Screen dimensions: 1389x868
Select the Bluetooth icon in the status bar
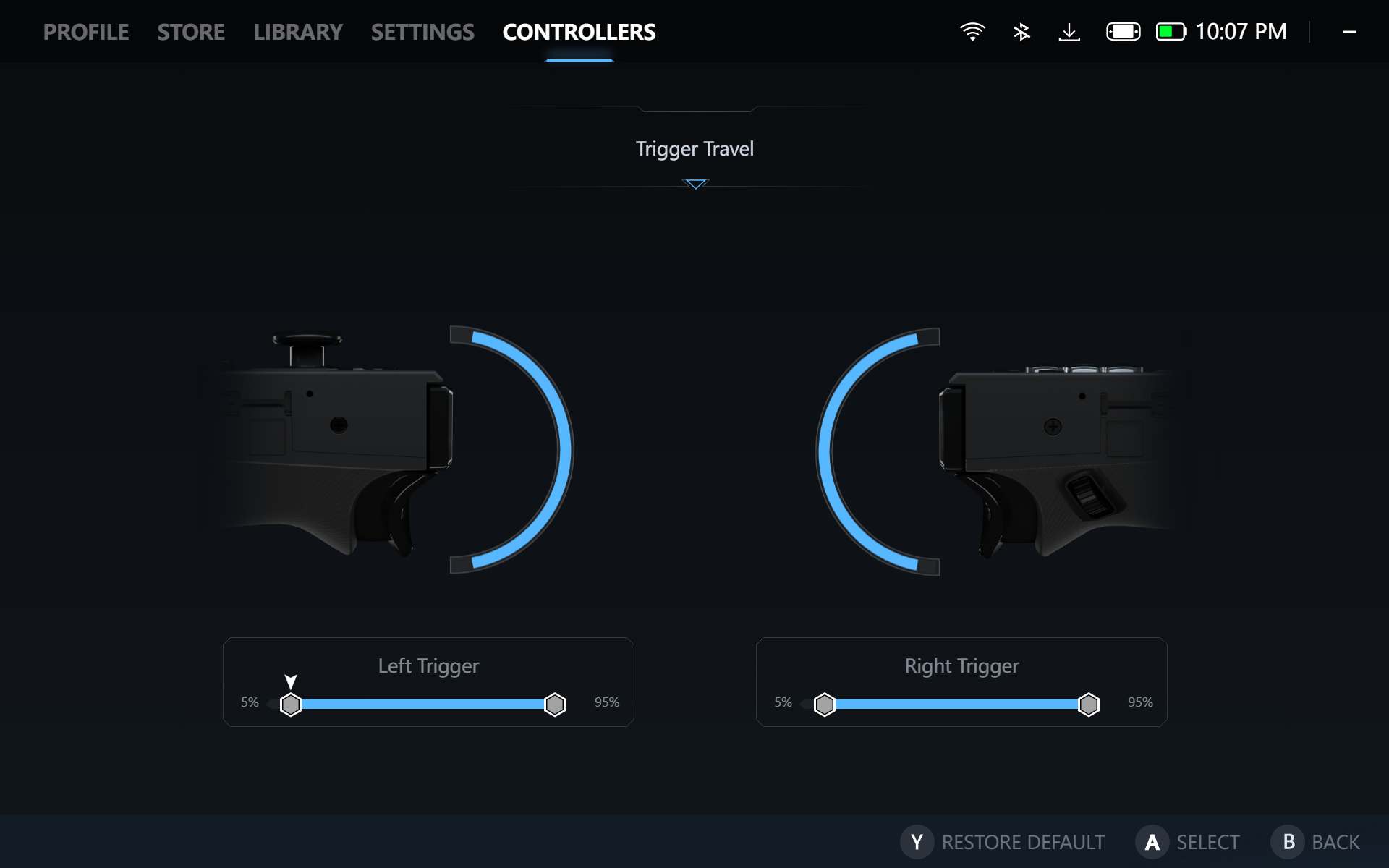tap(1021, 31)
